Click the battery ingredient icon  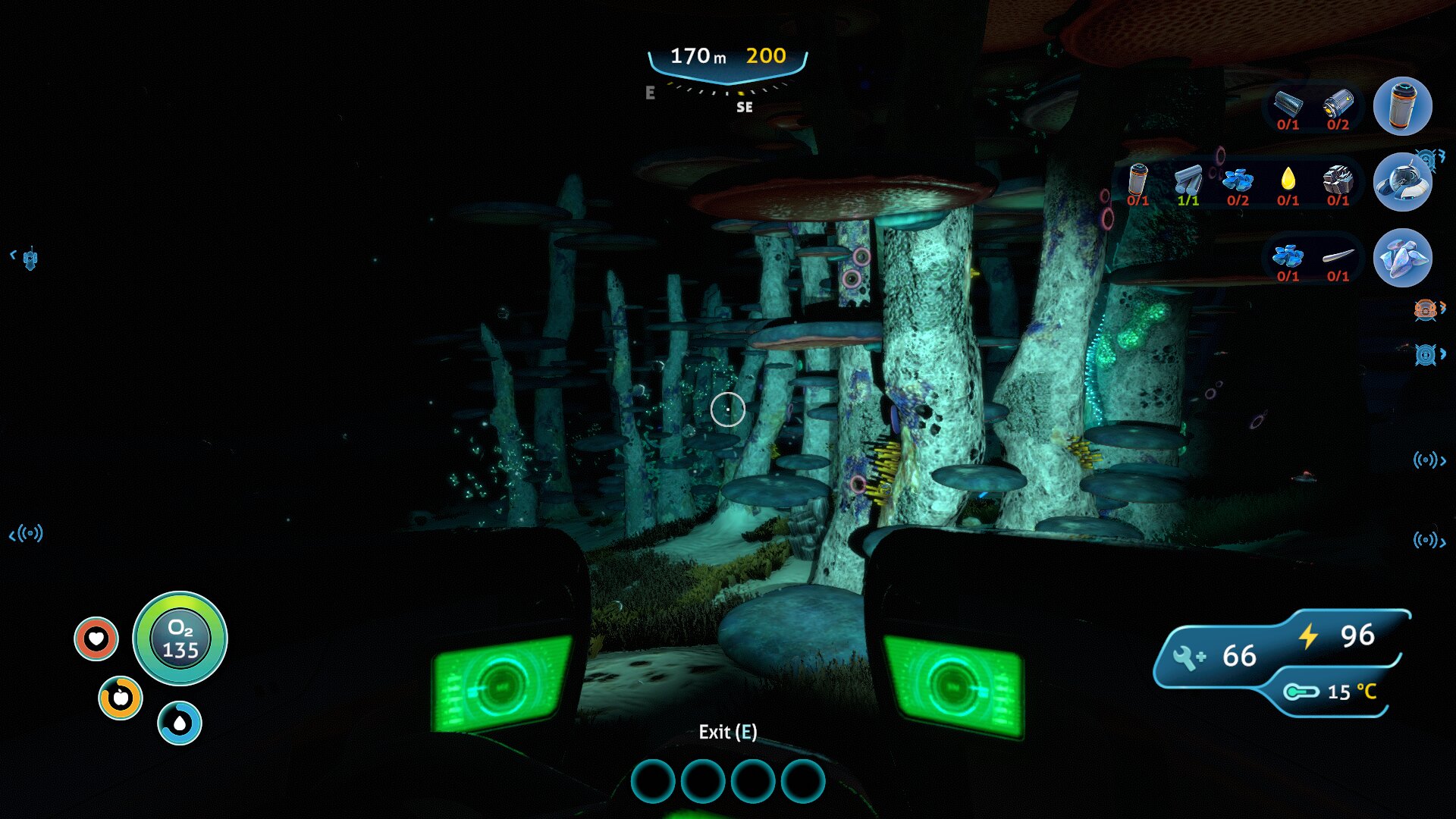tap(1338, 103)
